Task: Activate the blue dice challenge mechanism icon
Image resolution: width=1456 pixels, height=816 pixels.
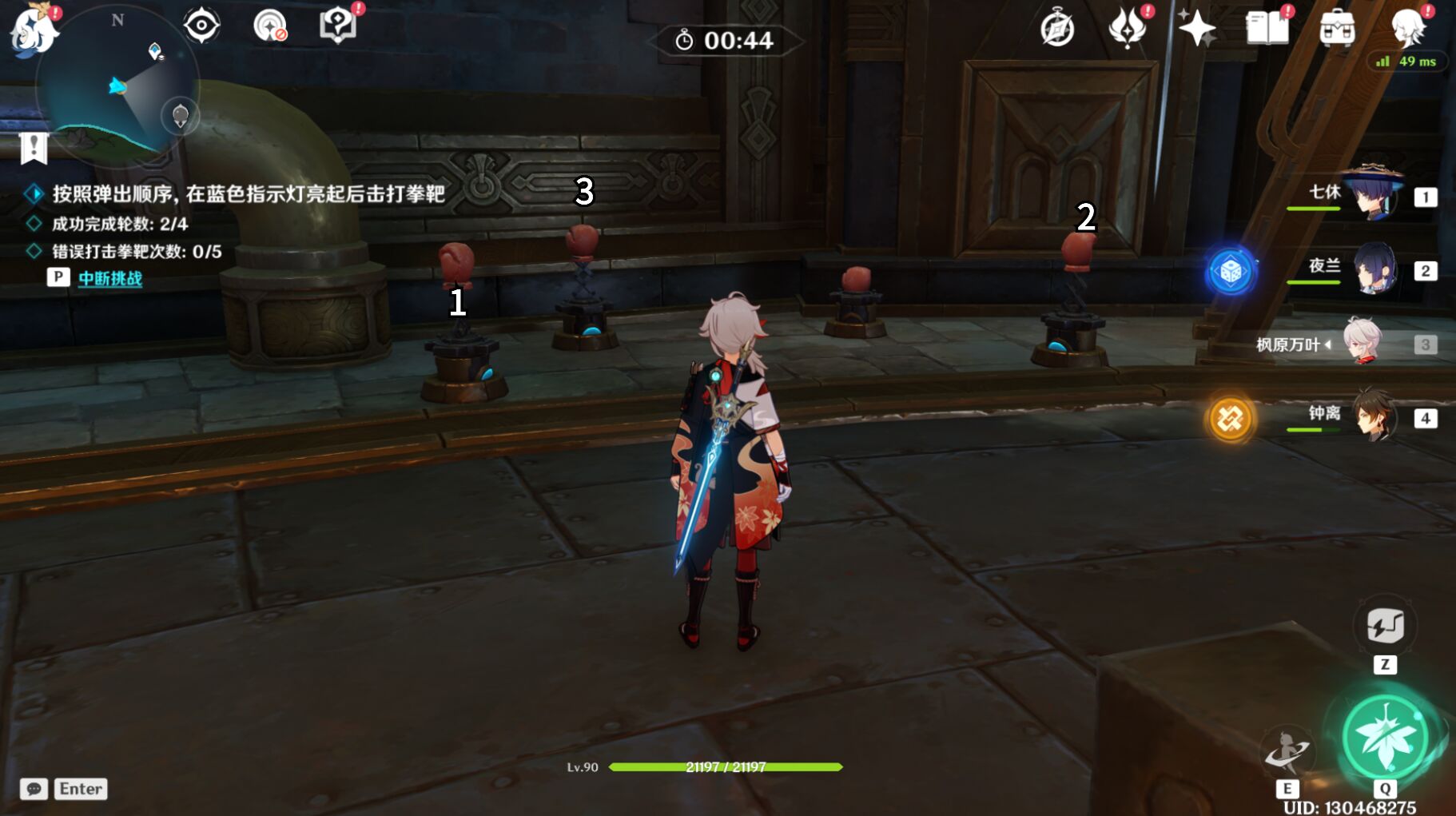Action: [1231, 272]
